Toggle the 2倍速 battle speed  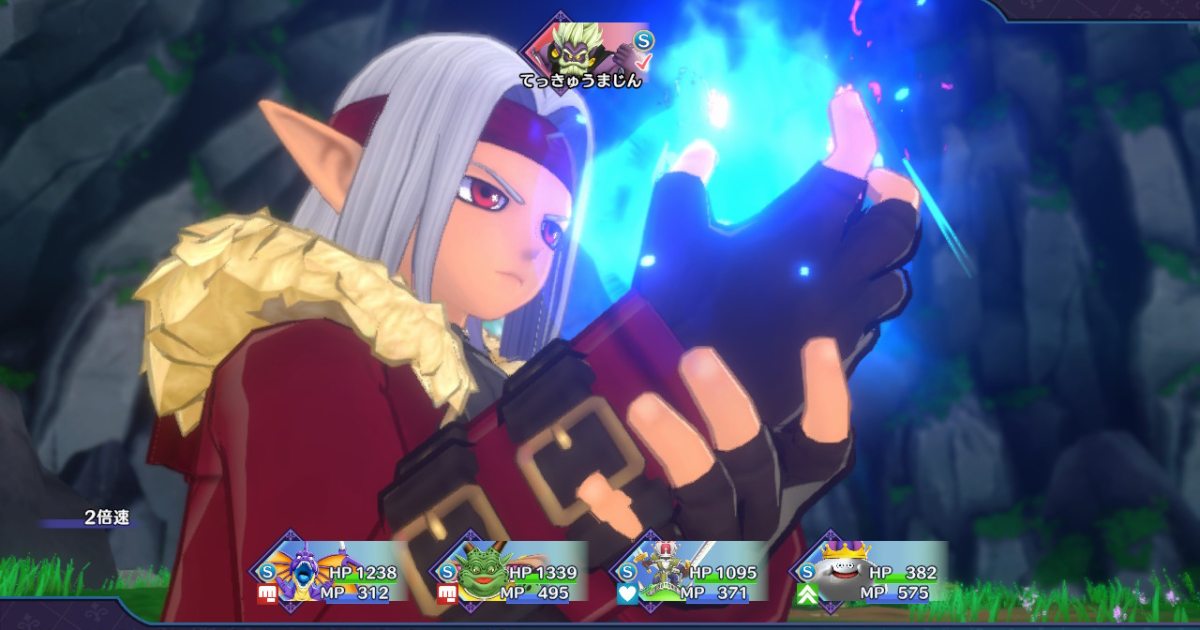pyautogui.click(x=106, y=518)
